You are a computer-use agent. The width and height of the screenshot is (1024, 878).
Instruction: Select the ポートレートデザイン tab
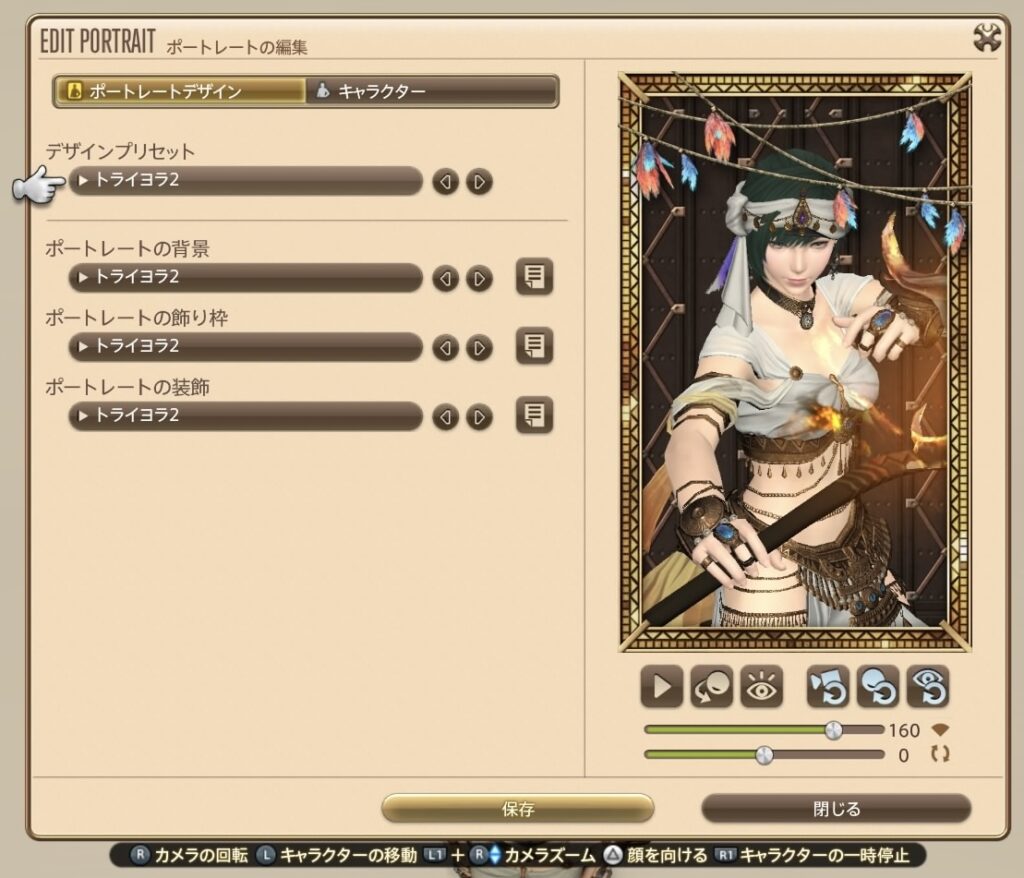click(x=180, y=92)
